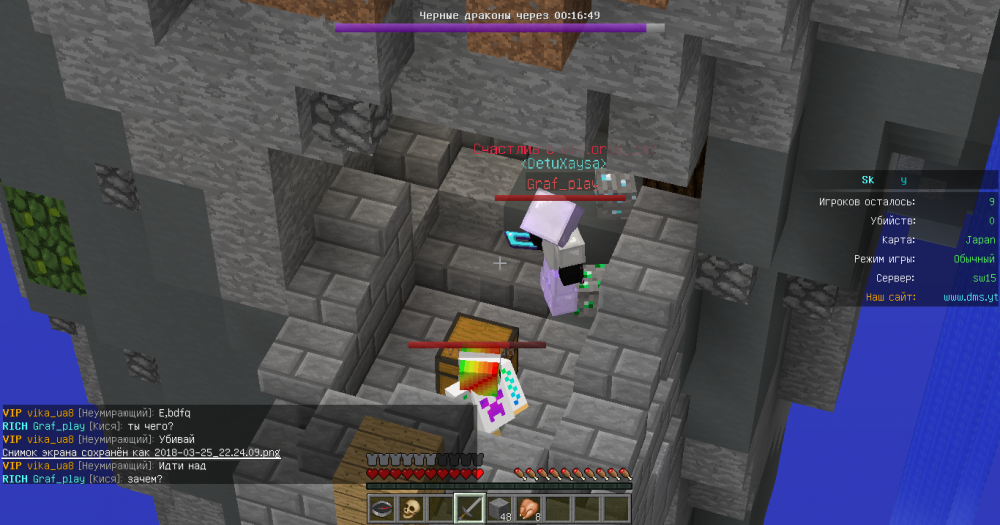Select the compass hotbar slot
Screen dimensions: 1000x525
(x=381, y=508)
